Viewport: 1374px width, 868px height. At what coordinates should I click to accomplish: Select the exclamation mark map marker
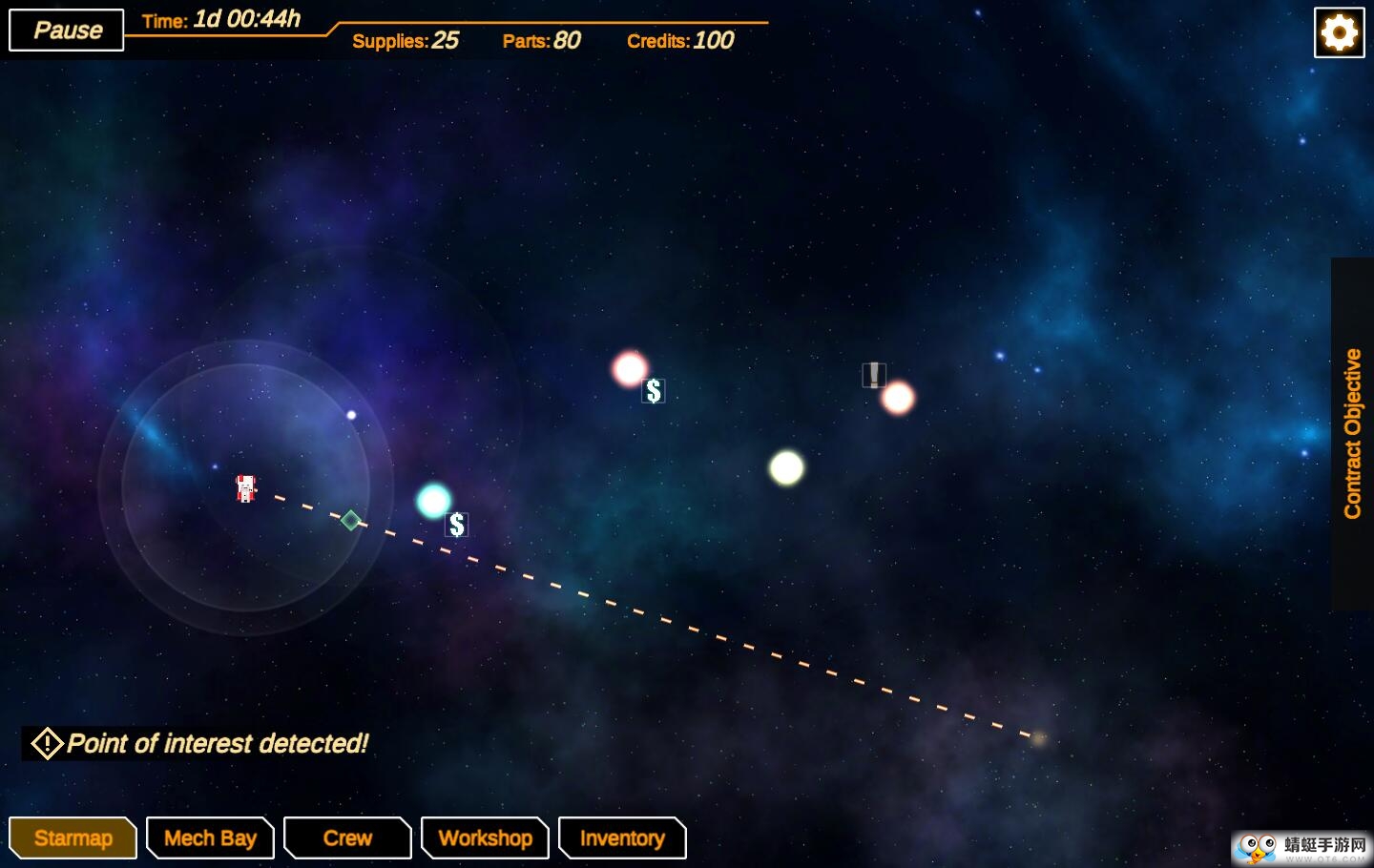click(874, 375)
